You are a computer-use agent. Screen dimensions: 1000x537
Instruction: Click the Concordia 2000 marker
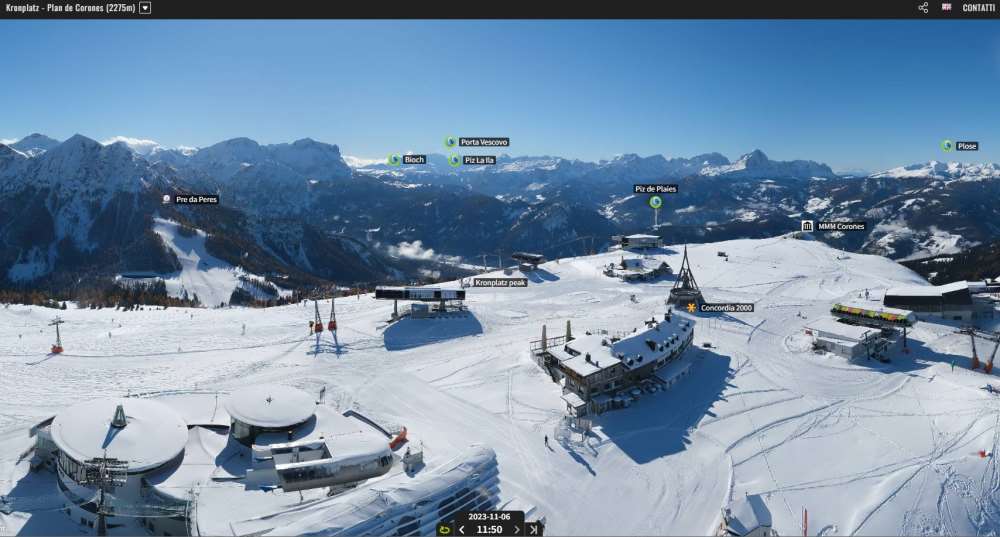click(x=691, y=307)
